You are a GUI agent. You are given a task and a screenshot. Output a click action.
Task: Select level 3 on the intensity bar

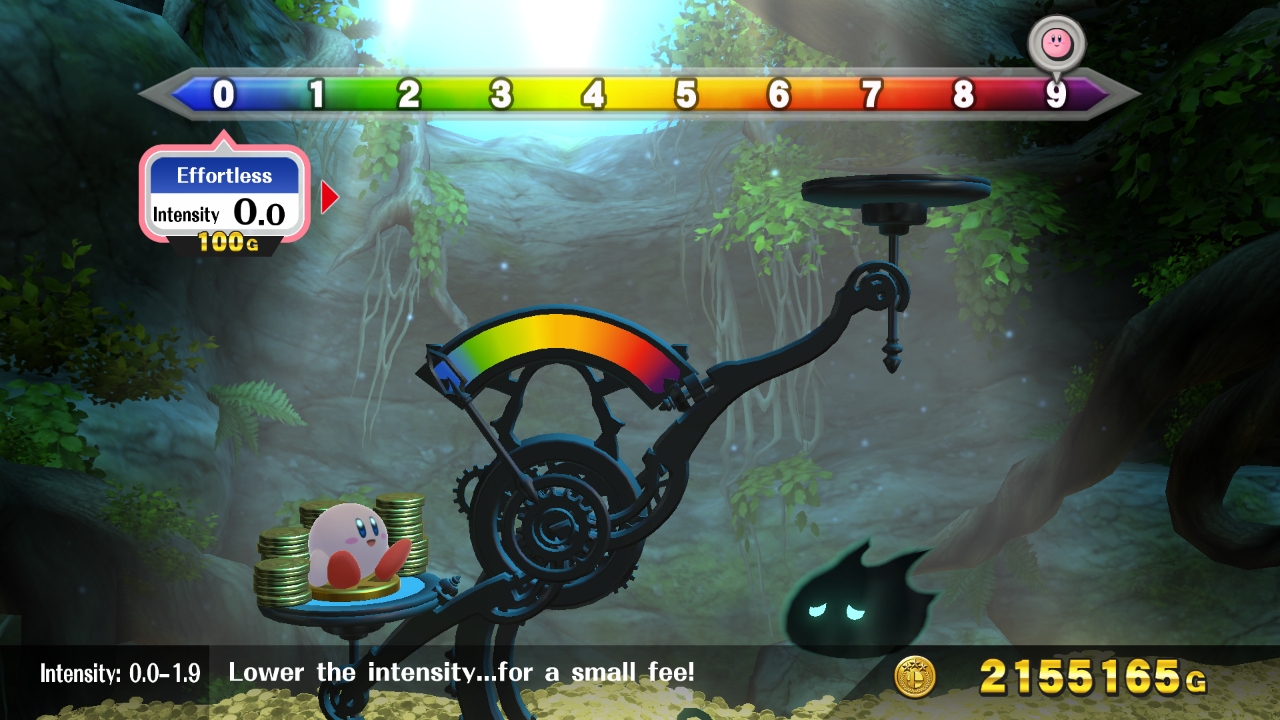pyautogui.click(x=501, y=95)
